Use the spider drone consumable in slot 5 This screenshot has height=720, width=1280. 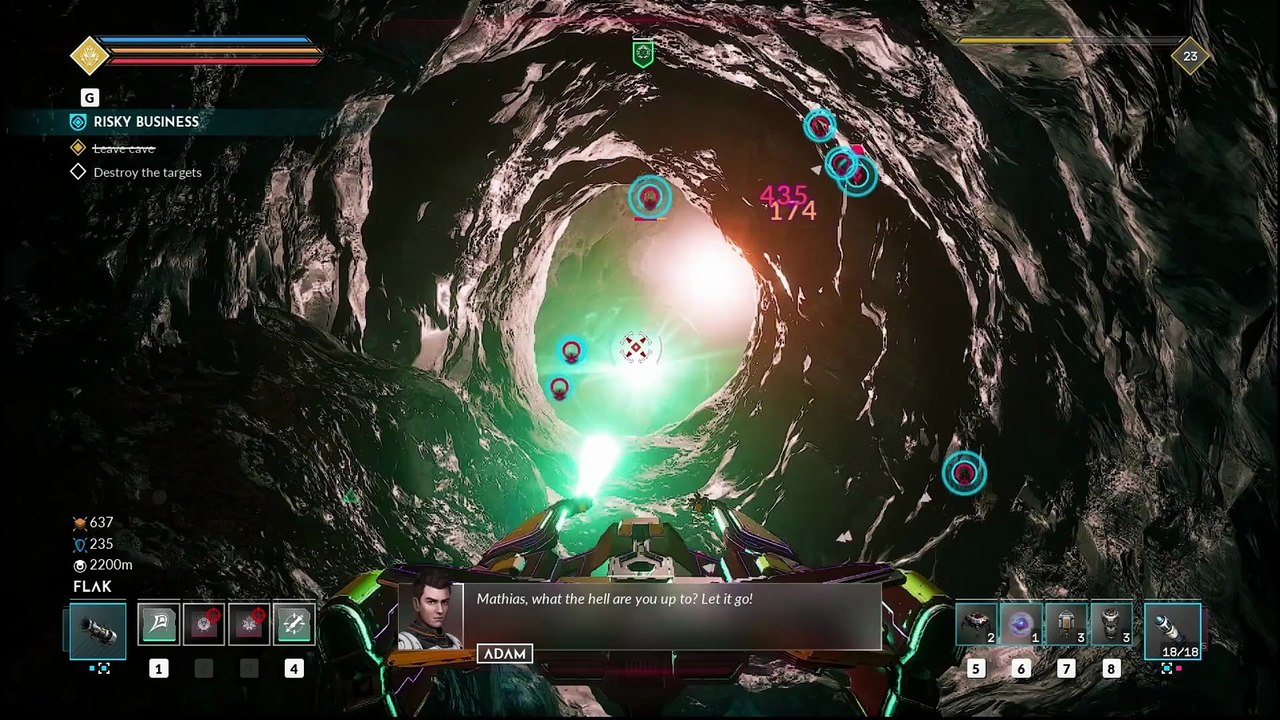(x=976, y=624)
